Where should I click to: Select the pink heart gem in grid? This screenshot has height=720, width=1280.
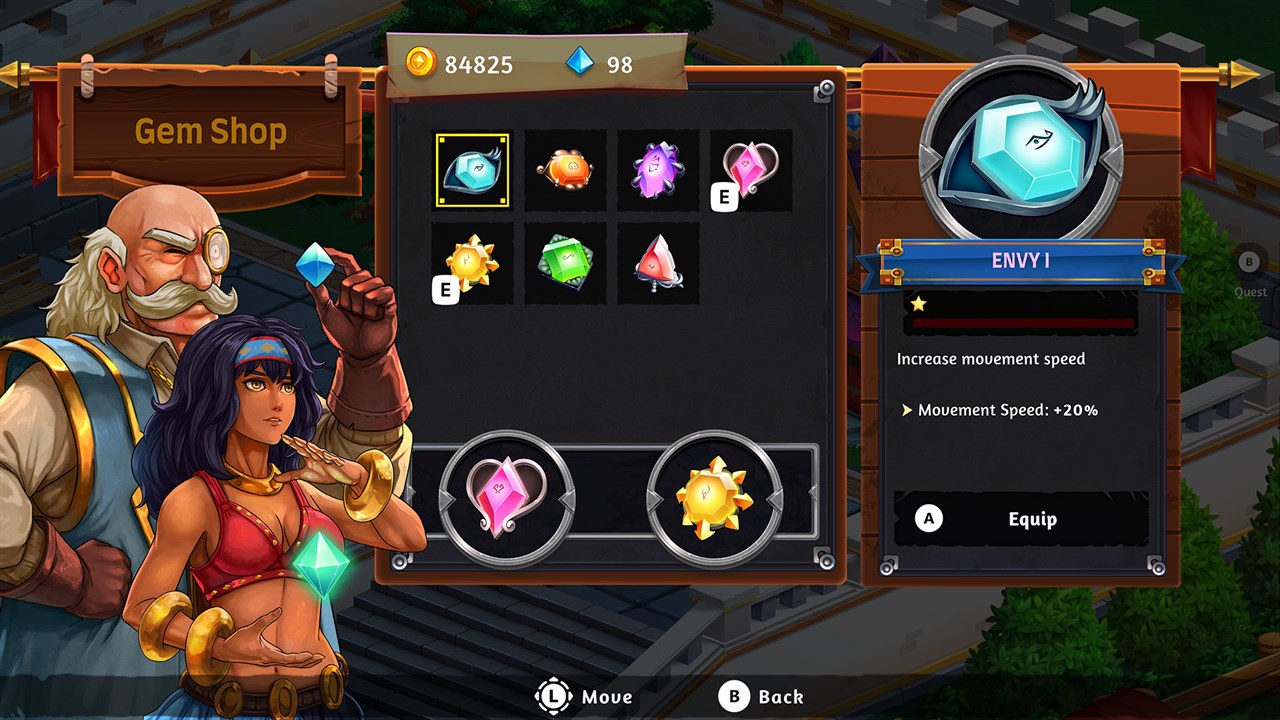click(750, 170)
